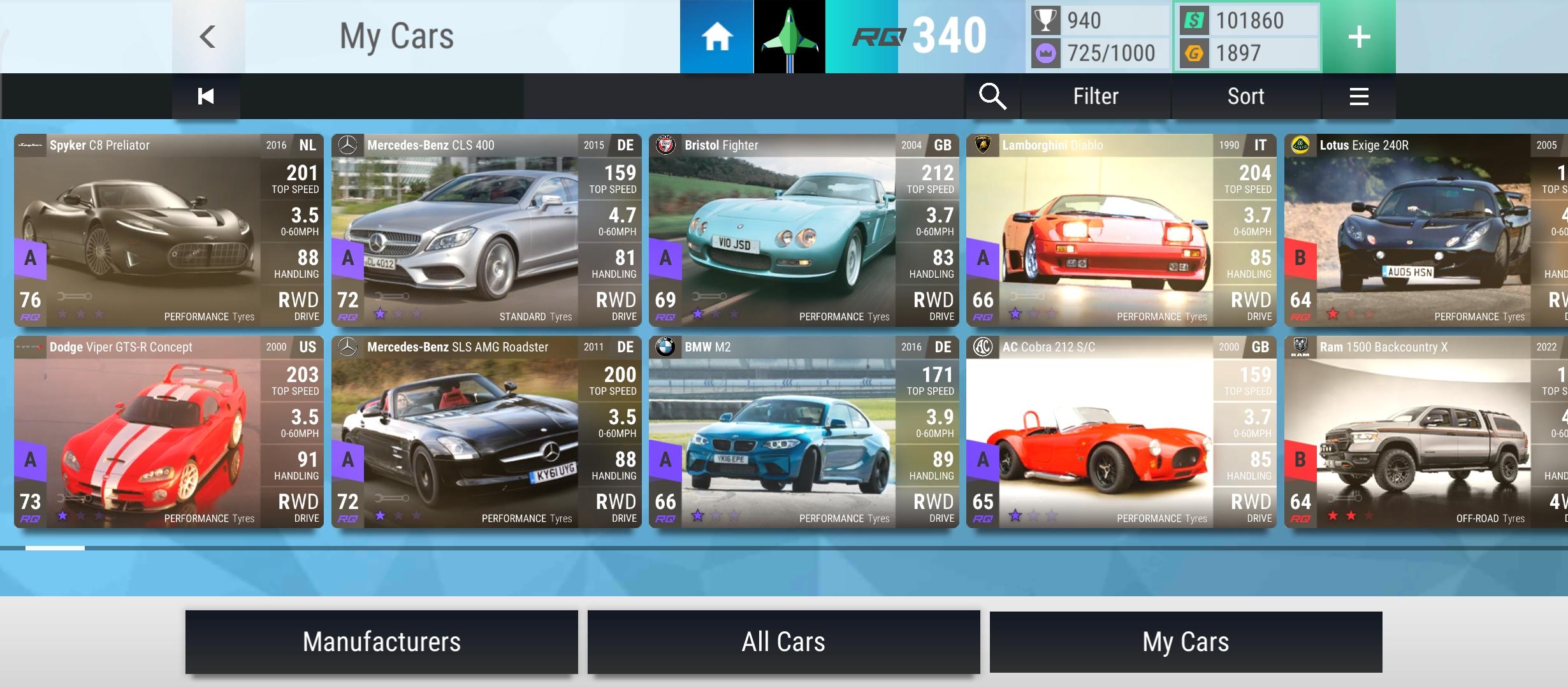The height and width of the screenshot is (688, 1568).
Task: Open the Sort options
Action: tap(1245, 96)
